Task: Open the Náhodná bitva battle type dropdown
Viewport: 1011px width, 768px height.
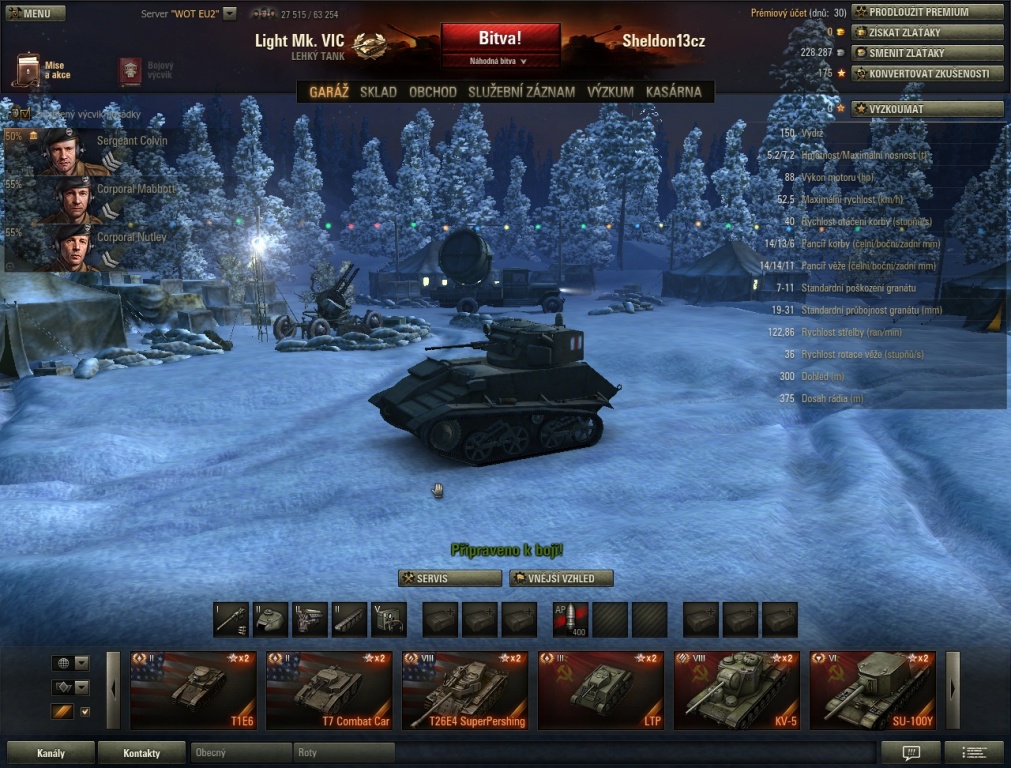Action: (x=499, y=61)
